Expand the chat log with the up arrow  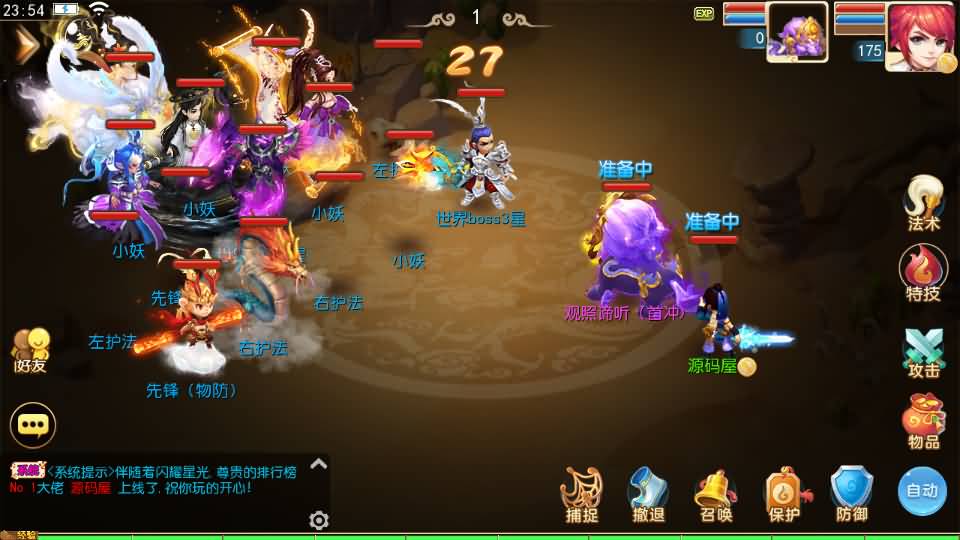(318, 464)
